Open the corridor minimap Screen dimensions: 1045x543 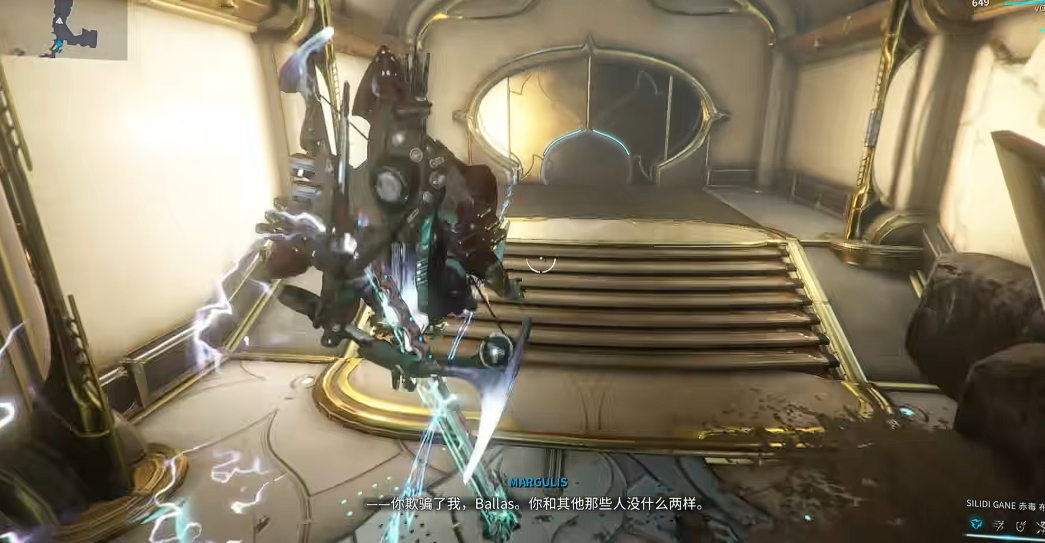click(x=63, y=29)
